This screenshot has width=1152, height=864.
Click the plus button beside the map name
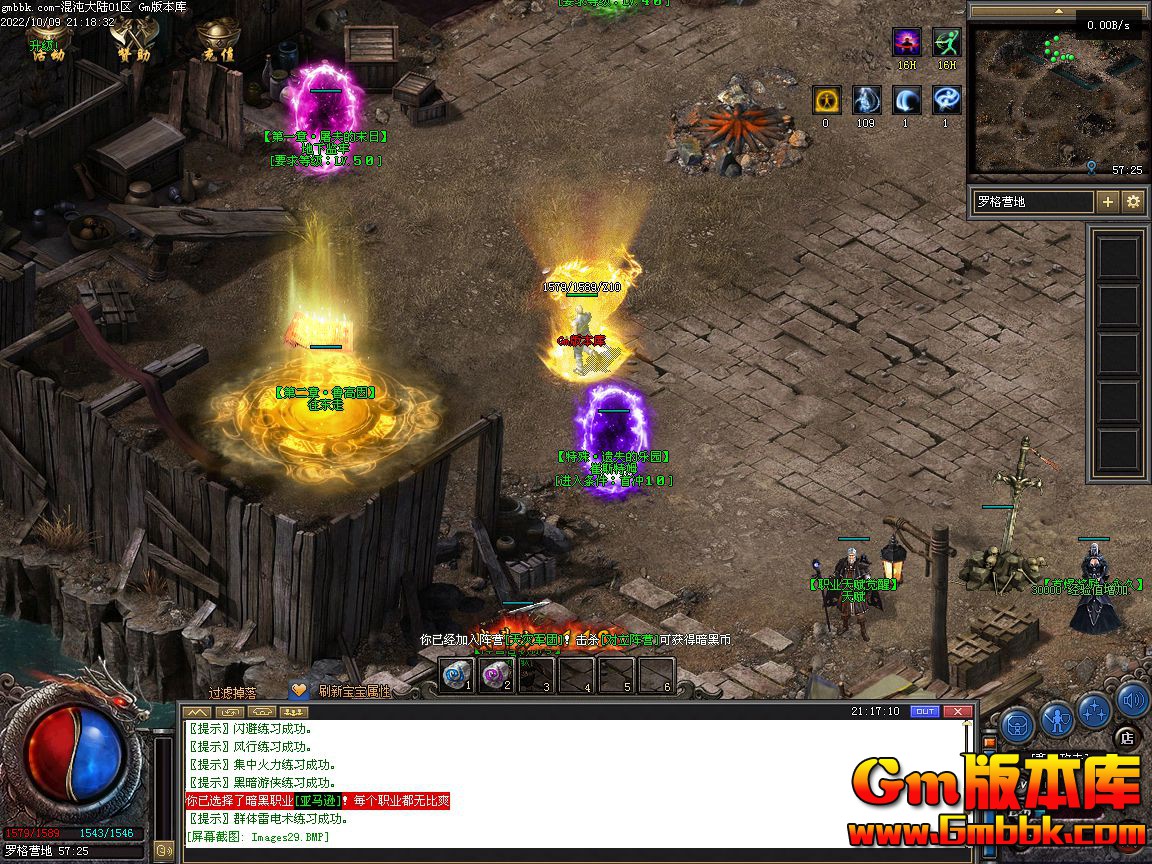(x=1108, y=201)
